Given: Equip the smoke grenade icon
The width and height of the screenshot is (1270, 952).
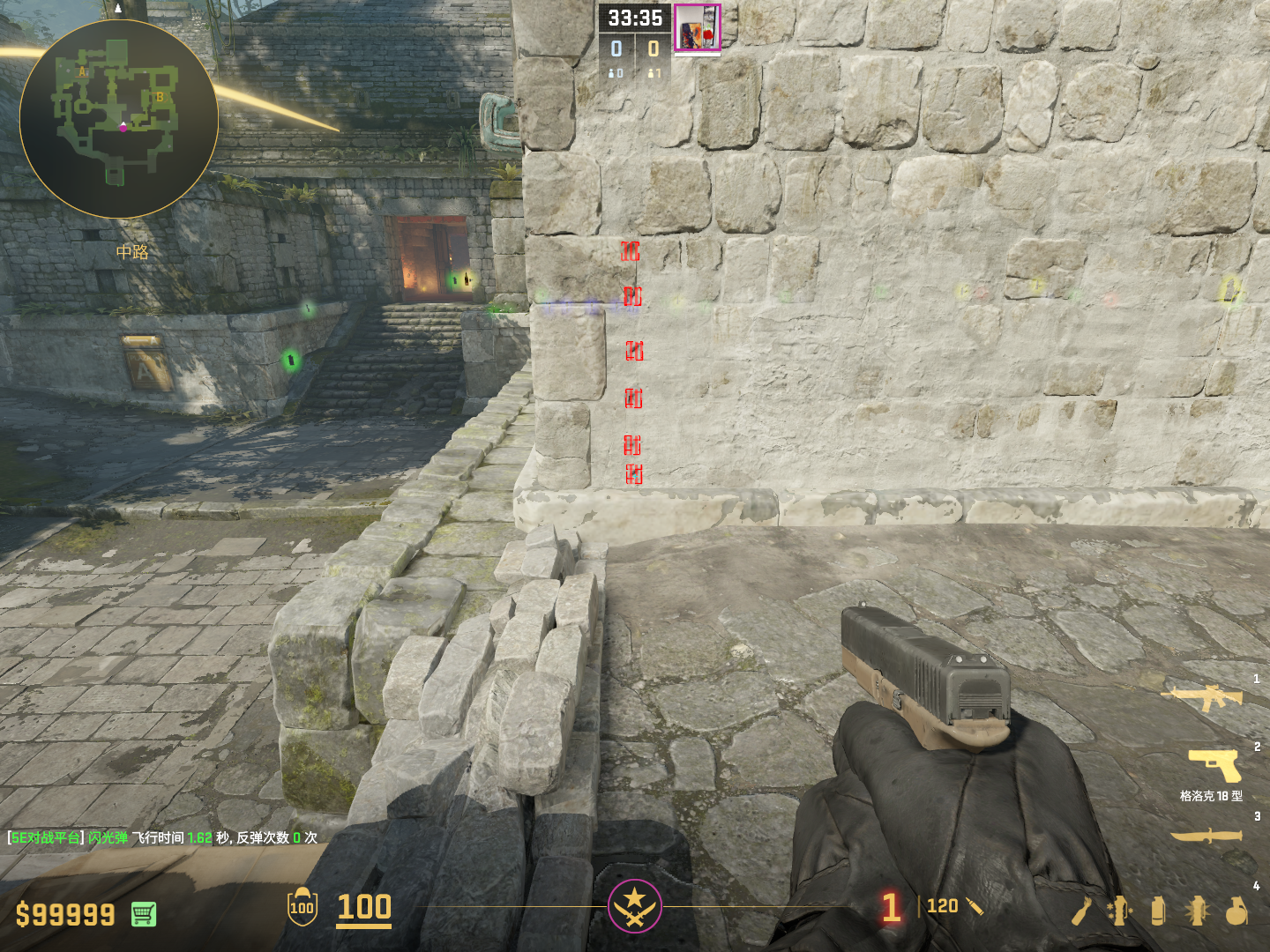Looking at the screenshot, I should pos(1158,911).
